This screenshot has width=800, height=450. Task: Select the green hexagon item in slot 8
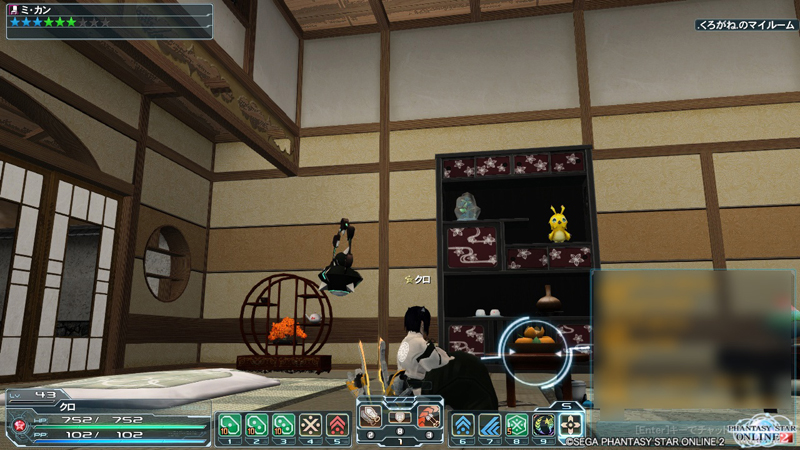coord(517,424)
